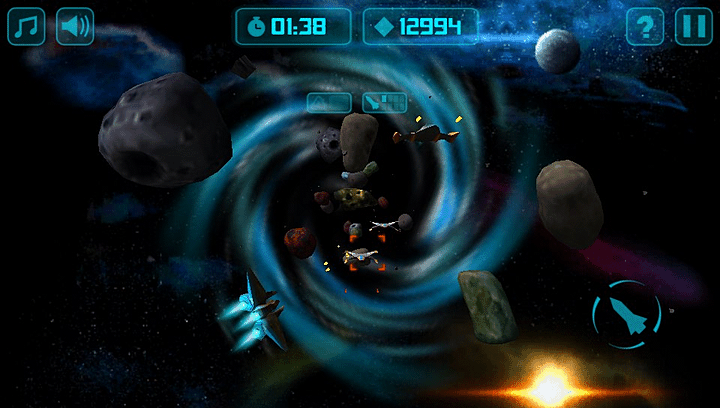Toggle the background music

26,26
